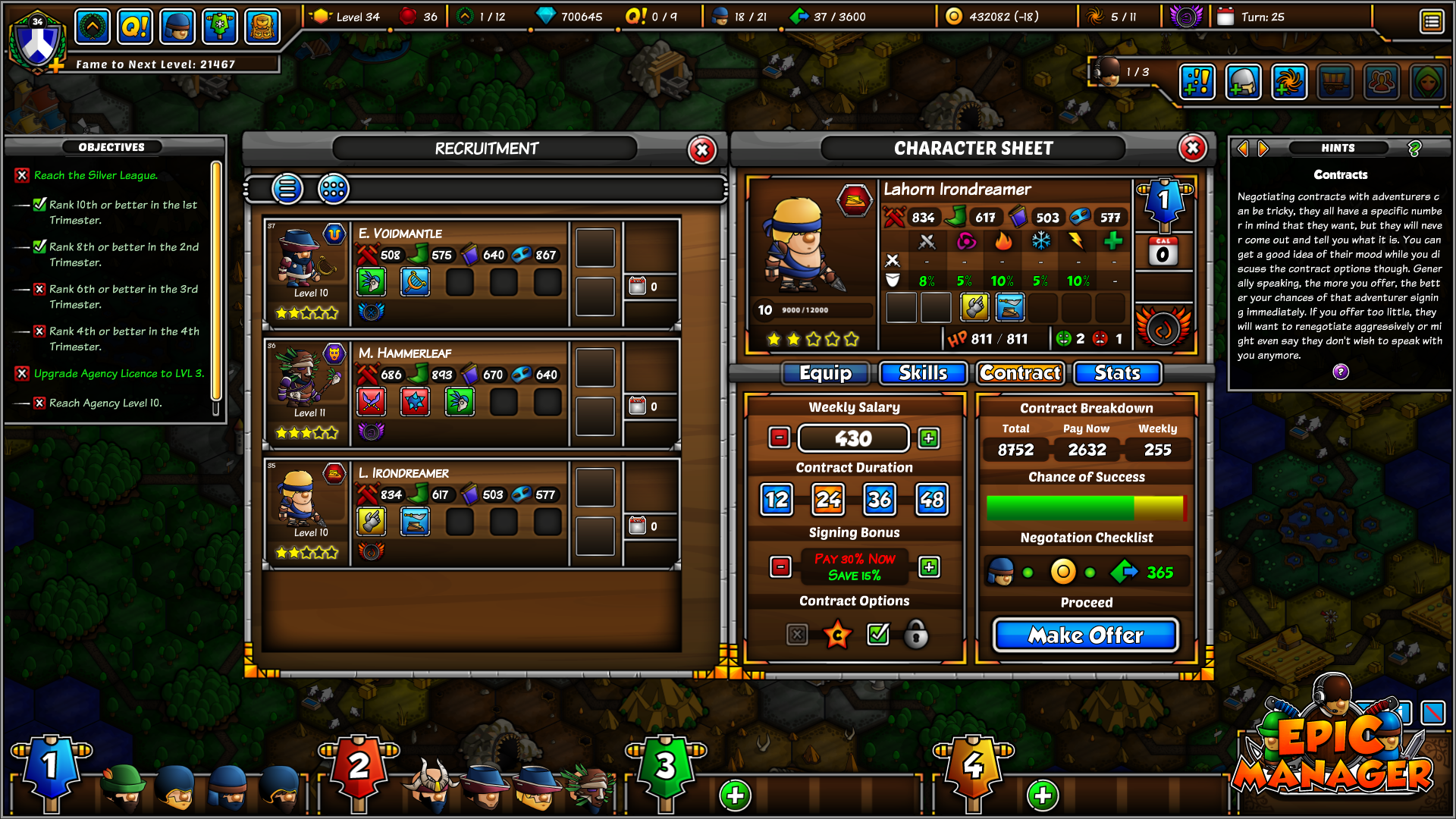Open the Quests icon in top toolbar
This screenshot has width=1456, height=819.
135,26
